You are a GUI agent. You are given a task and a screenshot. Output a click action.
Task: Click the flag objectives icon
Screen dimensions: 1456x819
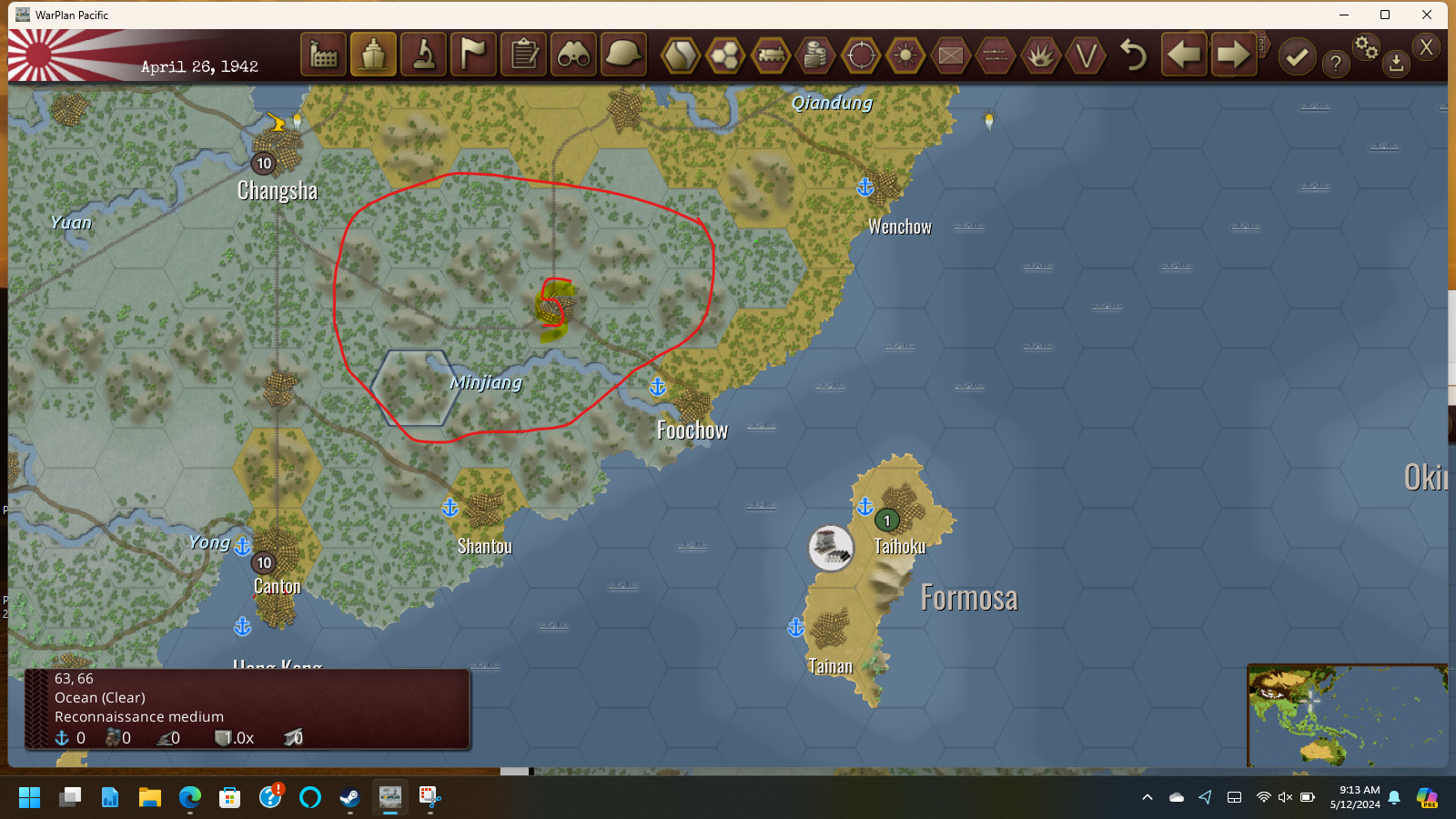[x=473, y=55]
